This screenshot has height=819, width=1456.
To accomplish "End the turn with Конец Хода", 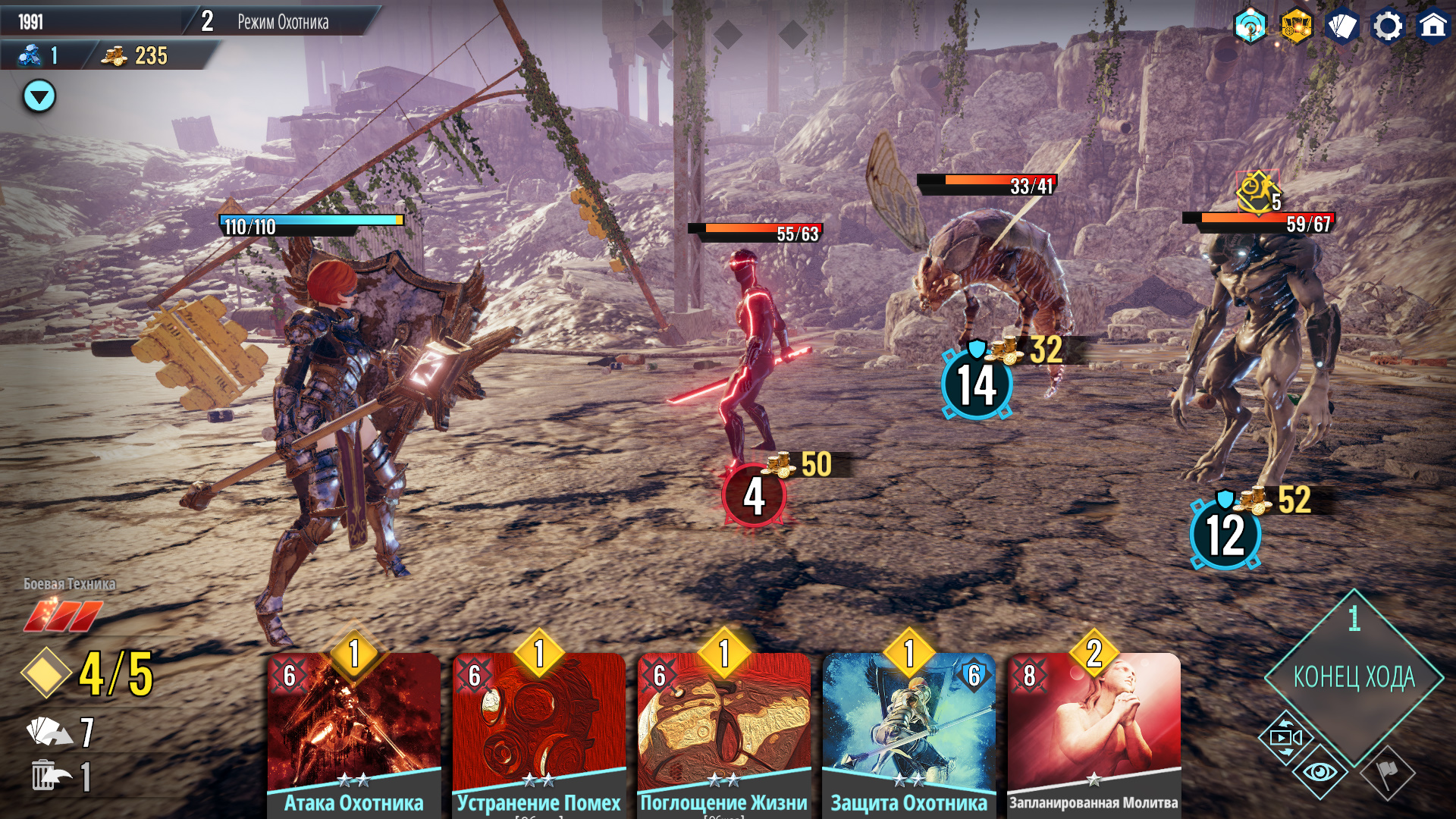I will click(x=1354, y=676).
